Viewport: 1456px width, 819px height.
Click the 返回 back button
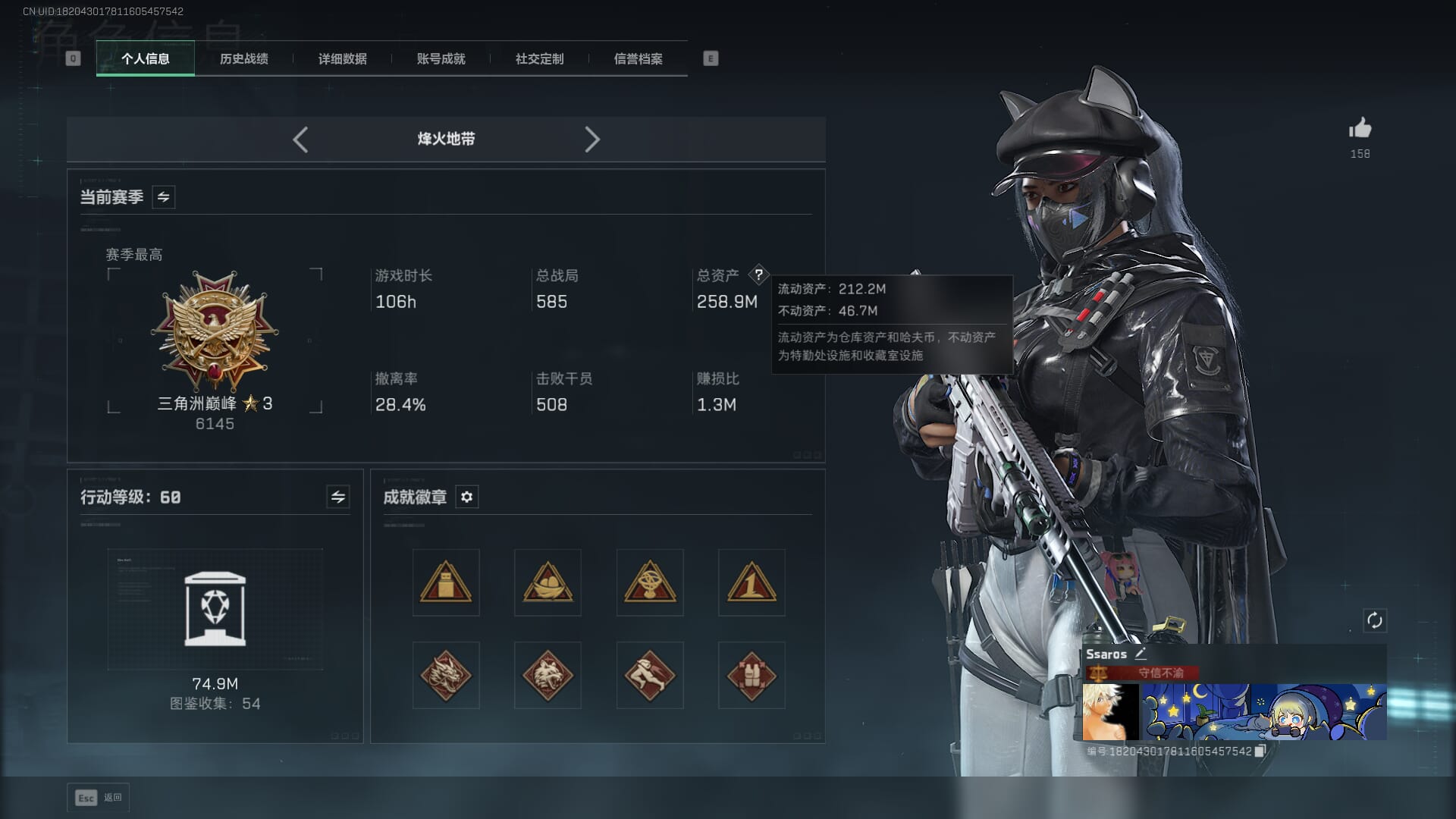point(99,798)
